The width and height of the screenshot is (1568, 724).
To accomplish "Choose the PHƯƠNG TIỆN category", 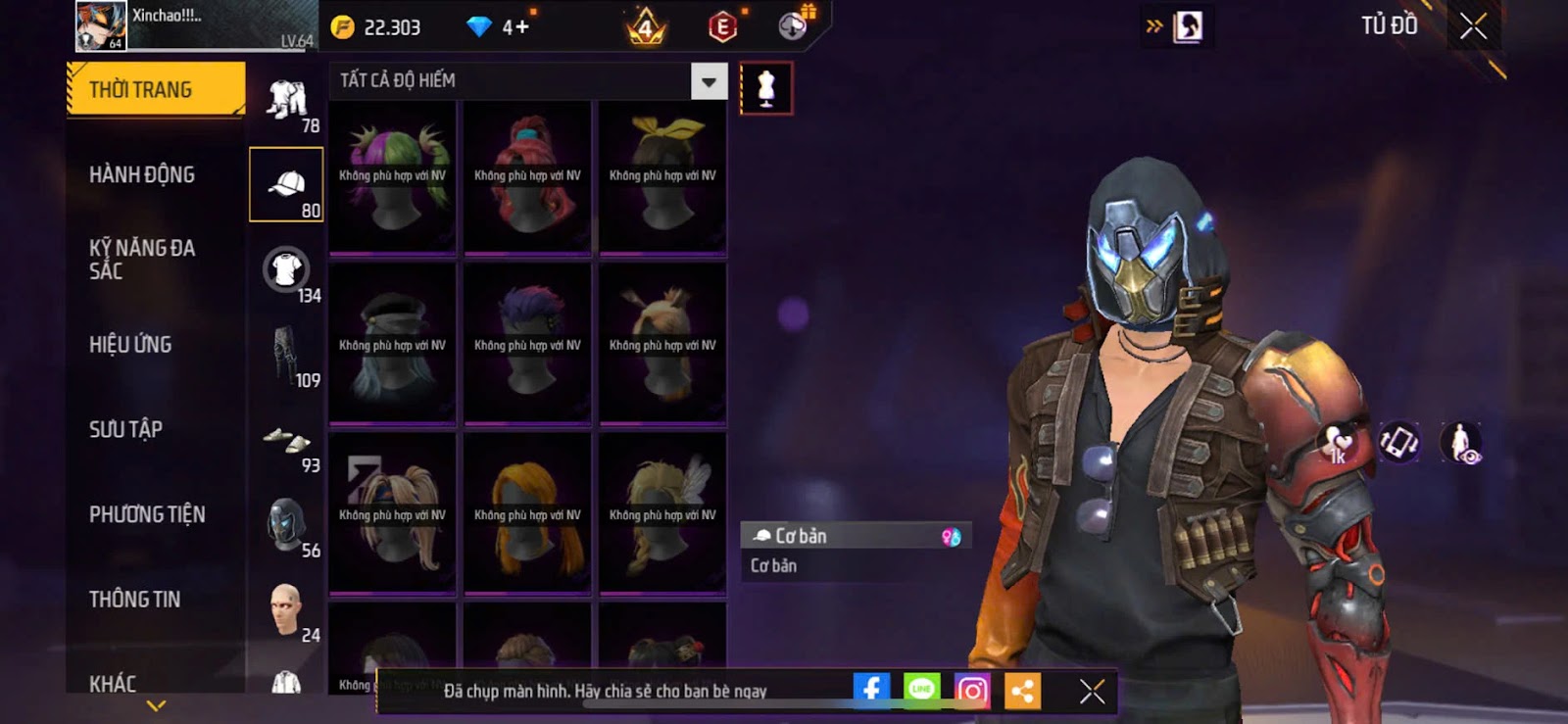I will [147, 514].
